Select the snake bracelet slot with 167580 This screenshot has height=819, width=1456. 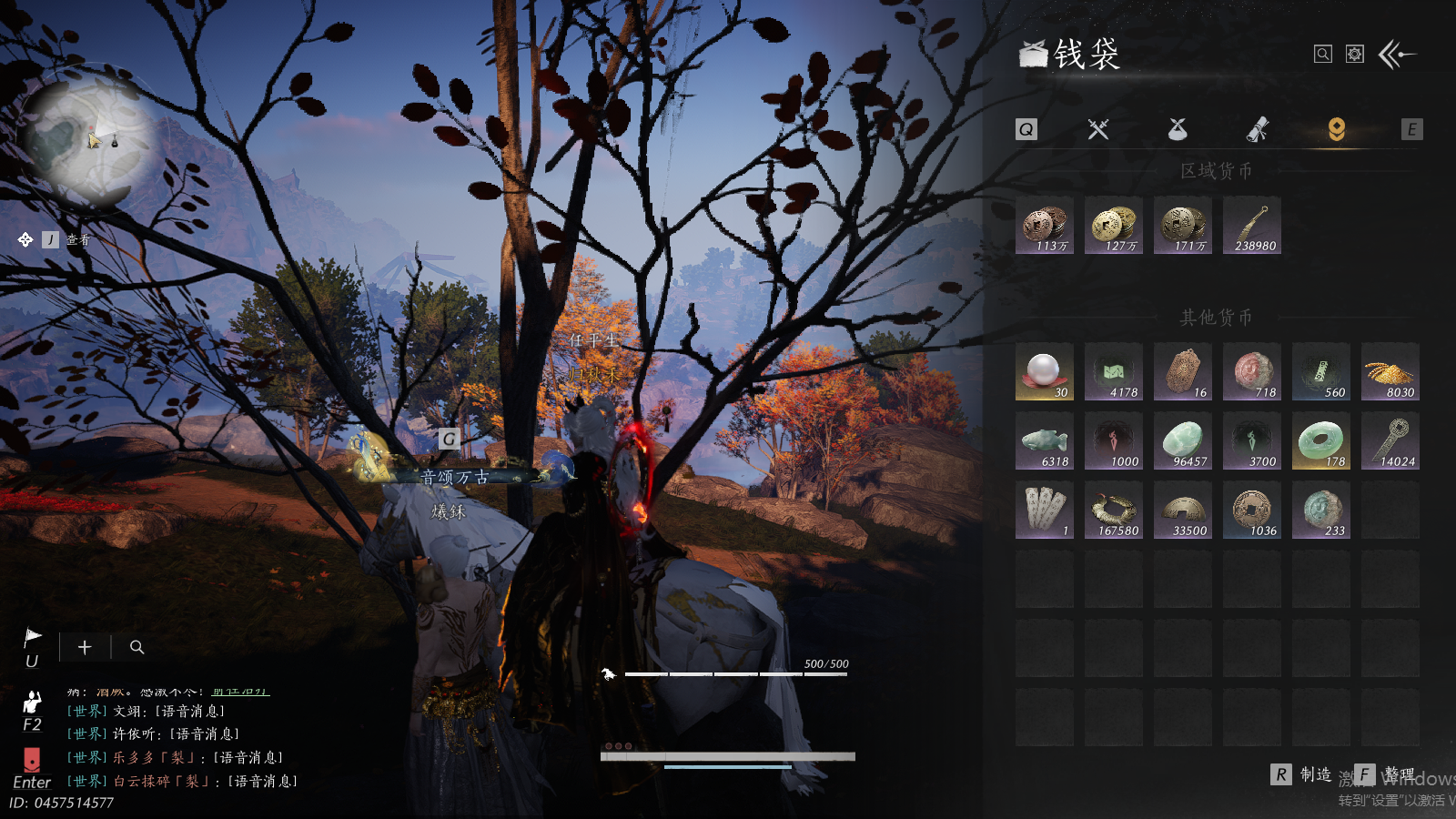click(x=1114, y=511)
